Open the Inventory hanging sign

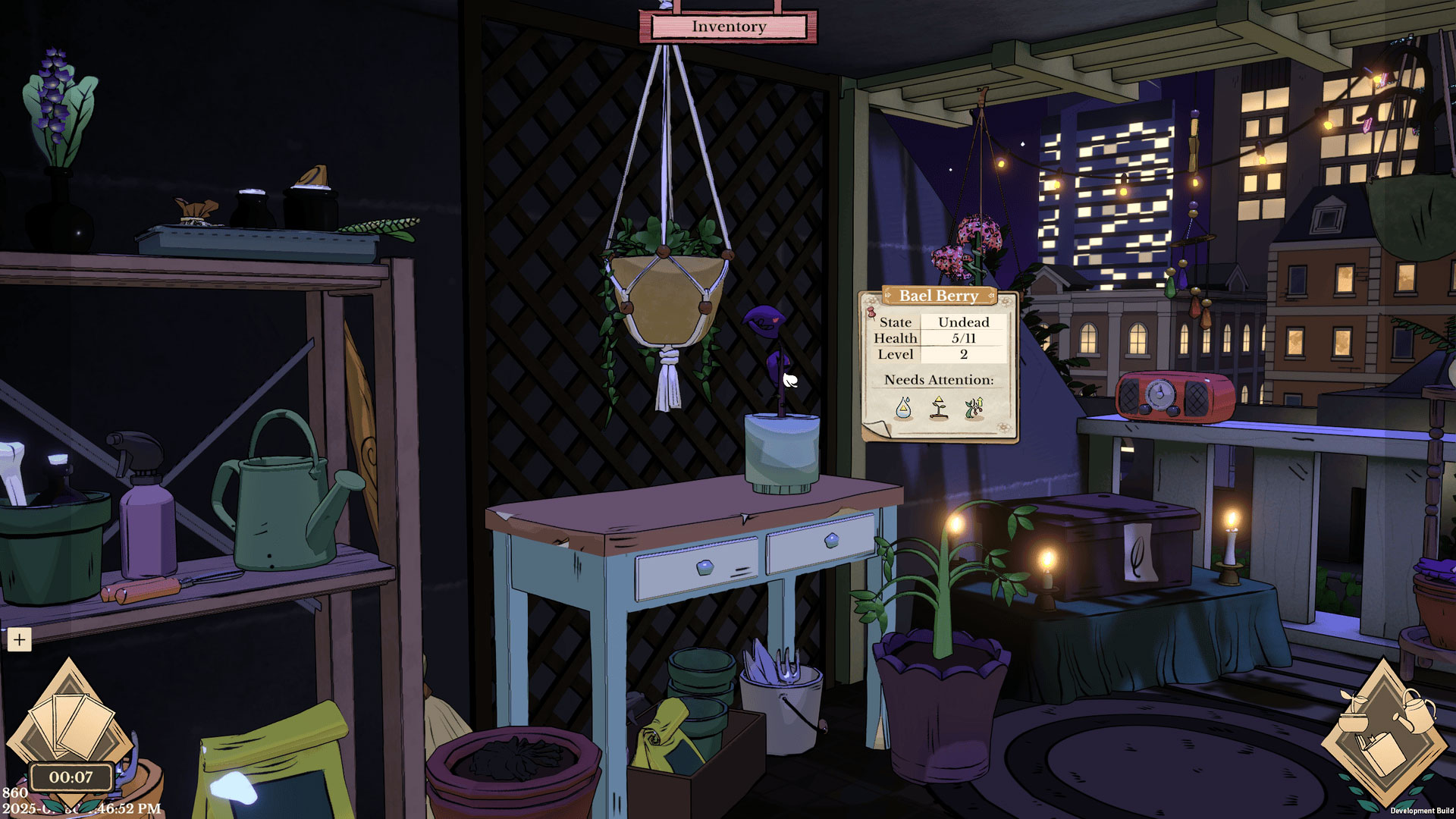pos(728,27)
